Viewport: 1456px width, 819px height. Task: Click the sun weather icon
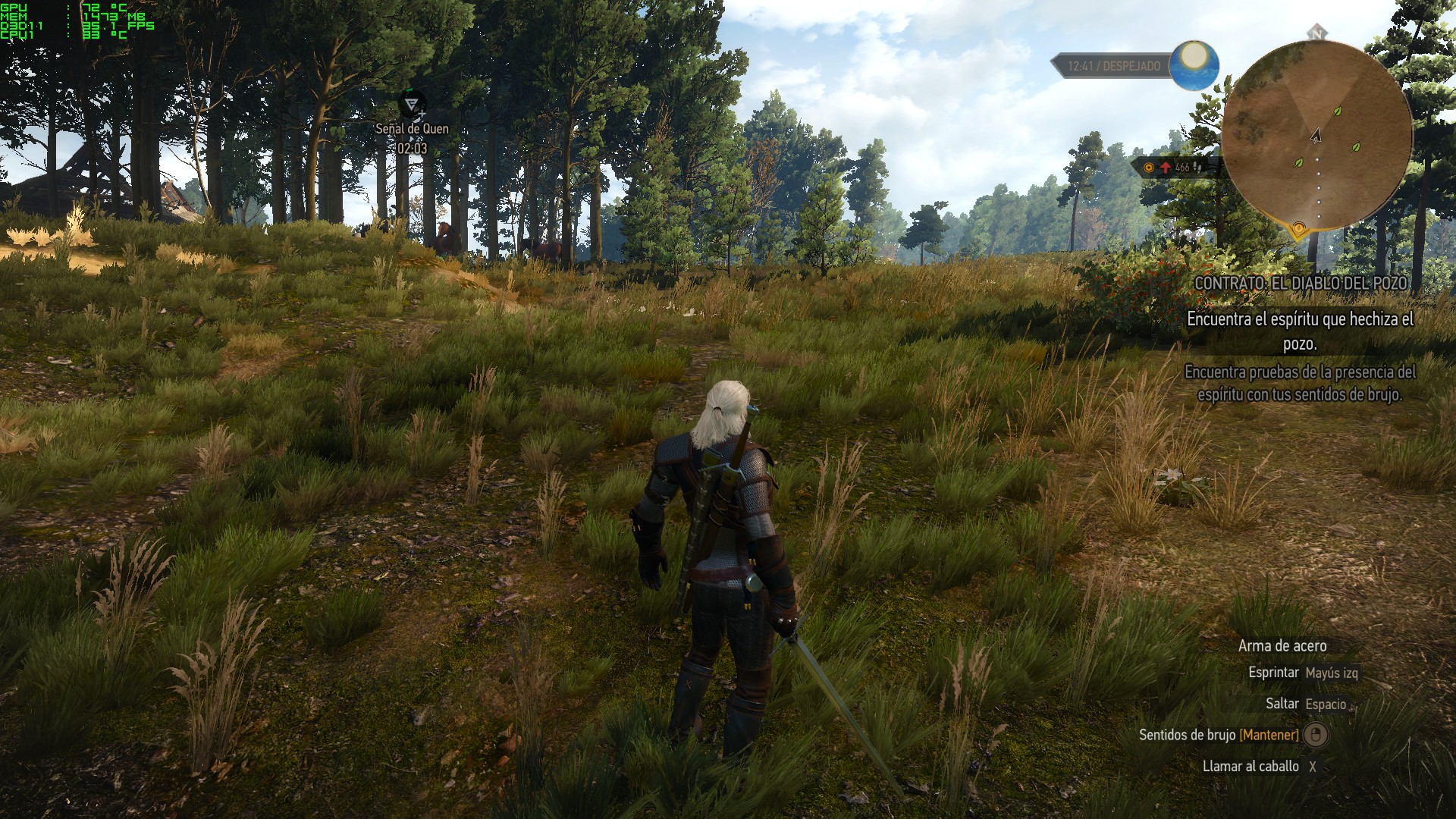1194,64
